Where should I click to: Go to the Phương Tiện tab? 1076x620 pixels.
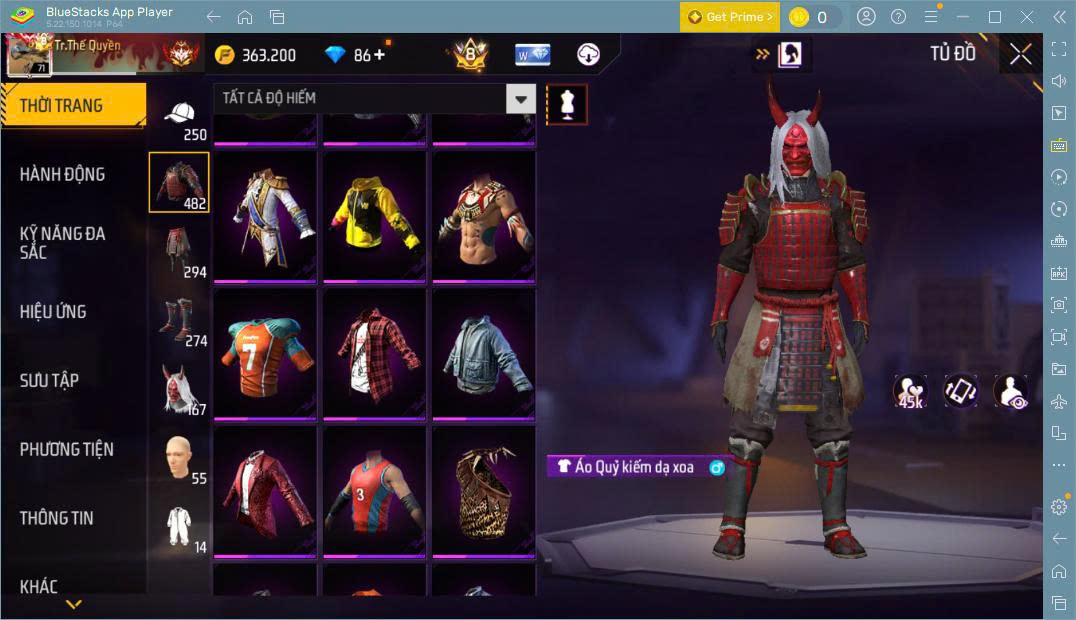[66, 449]
